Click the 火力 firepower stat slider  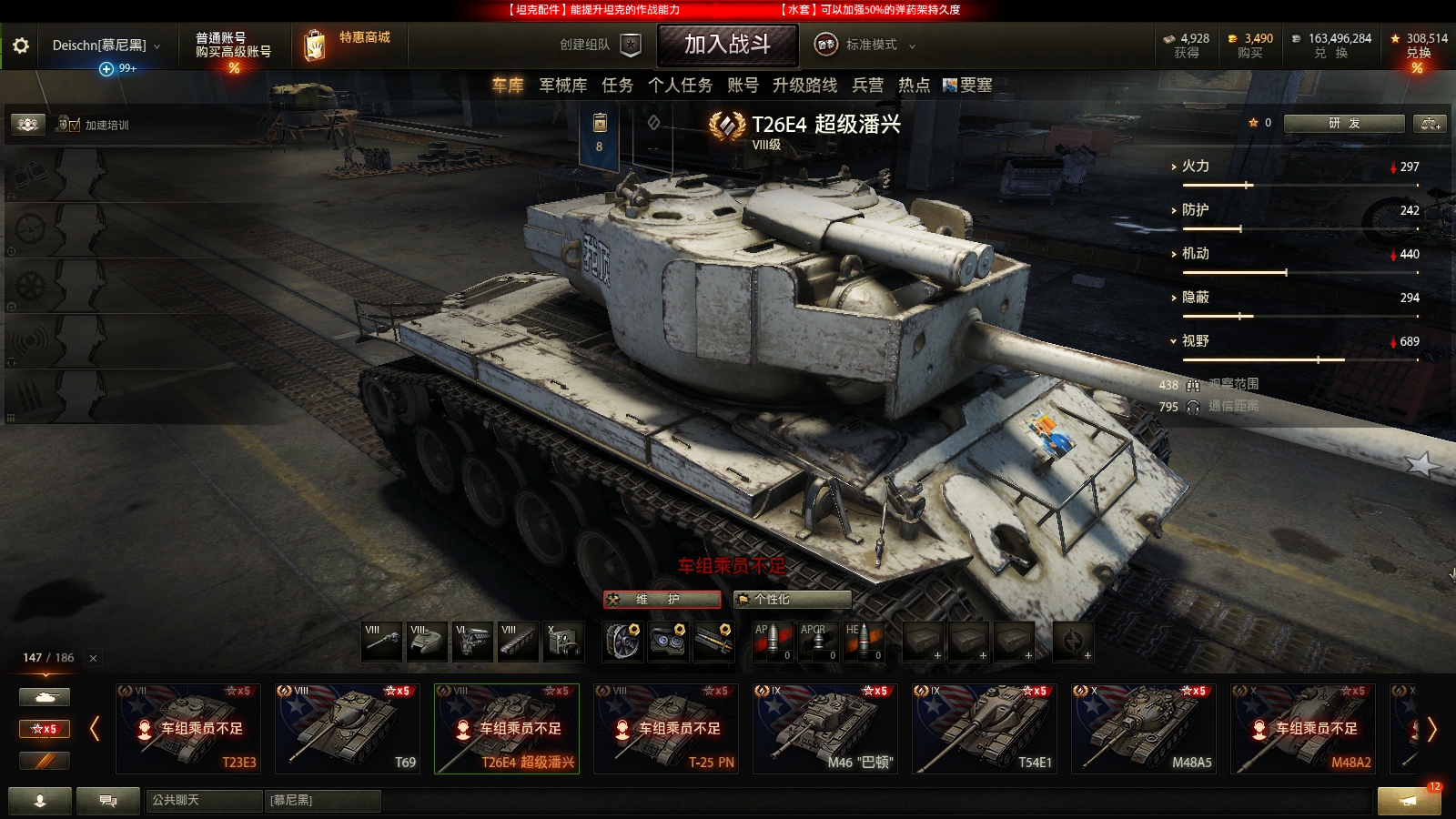coord(1247,185)
